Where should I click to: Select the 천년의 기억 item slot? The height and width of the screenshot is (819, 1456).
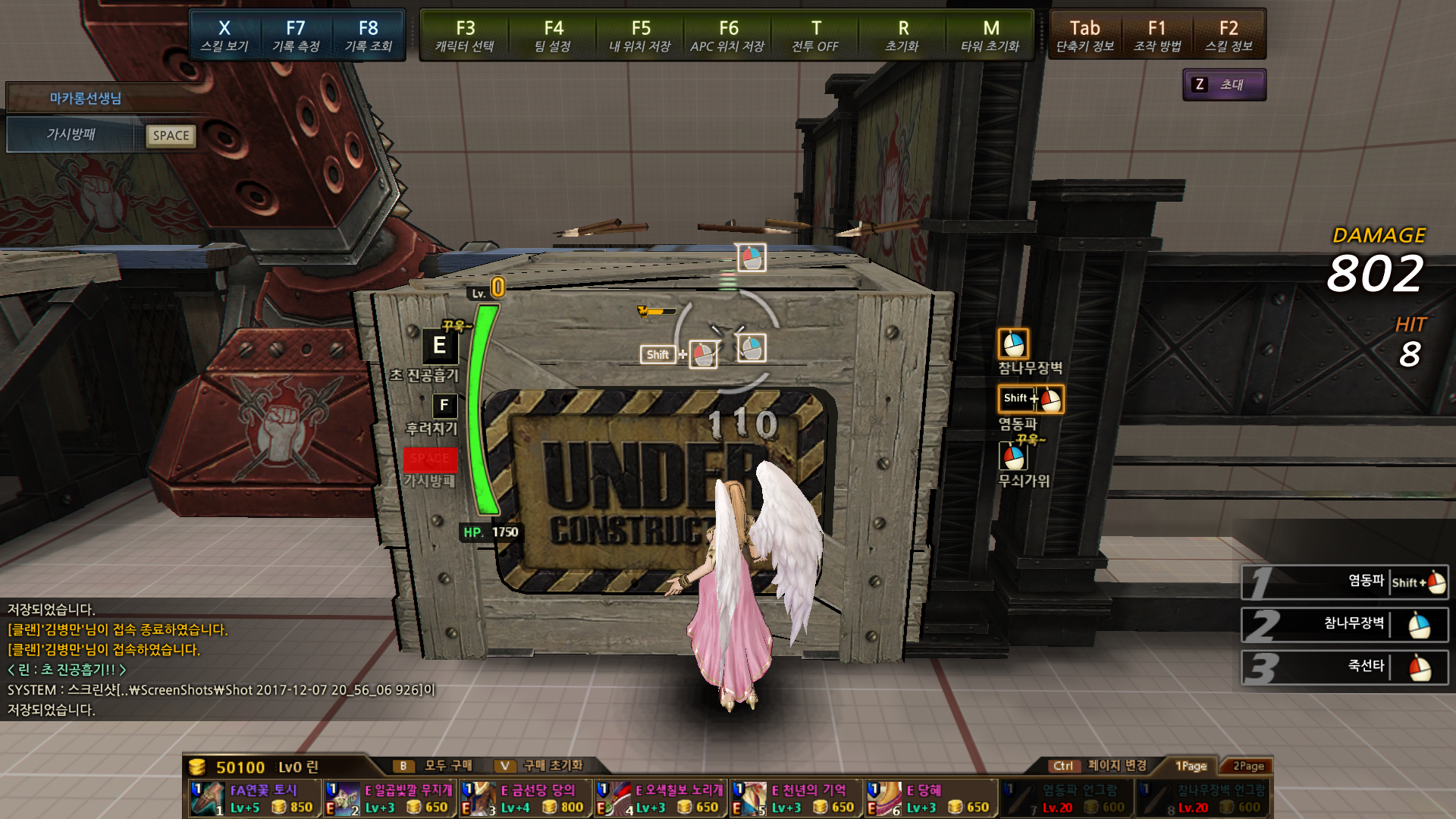pyautogui.click(x=795, y=799)
